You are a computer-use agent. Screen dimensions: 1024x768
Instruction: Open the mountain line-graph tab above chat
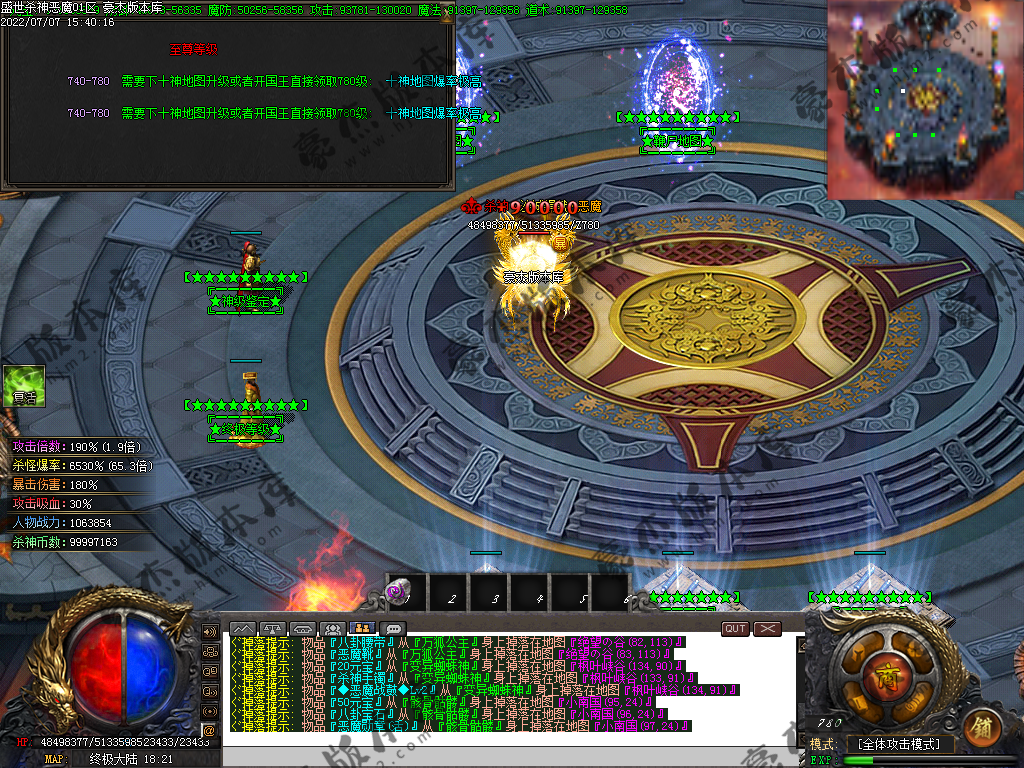point(242,628)
